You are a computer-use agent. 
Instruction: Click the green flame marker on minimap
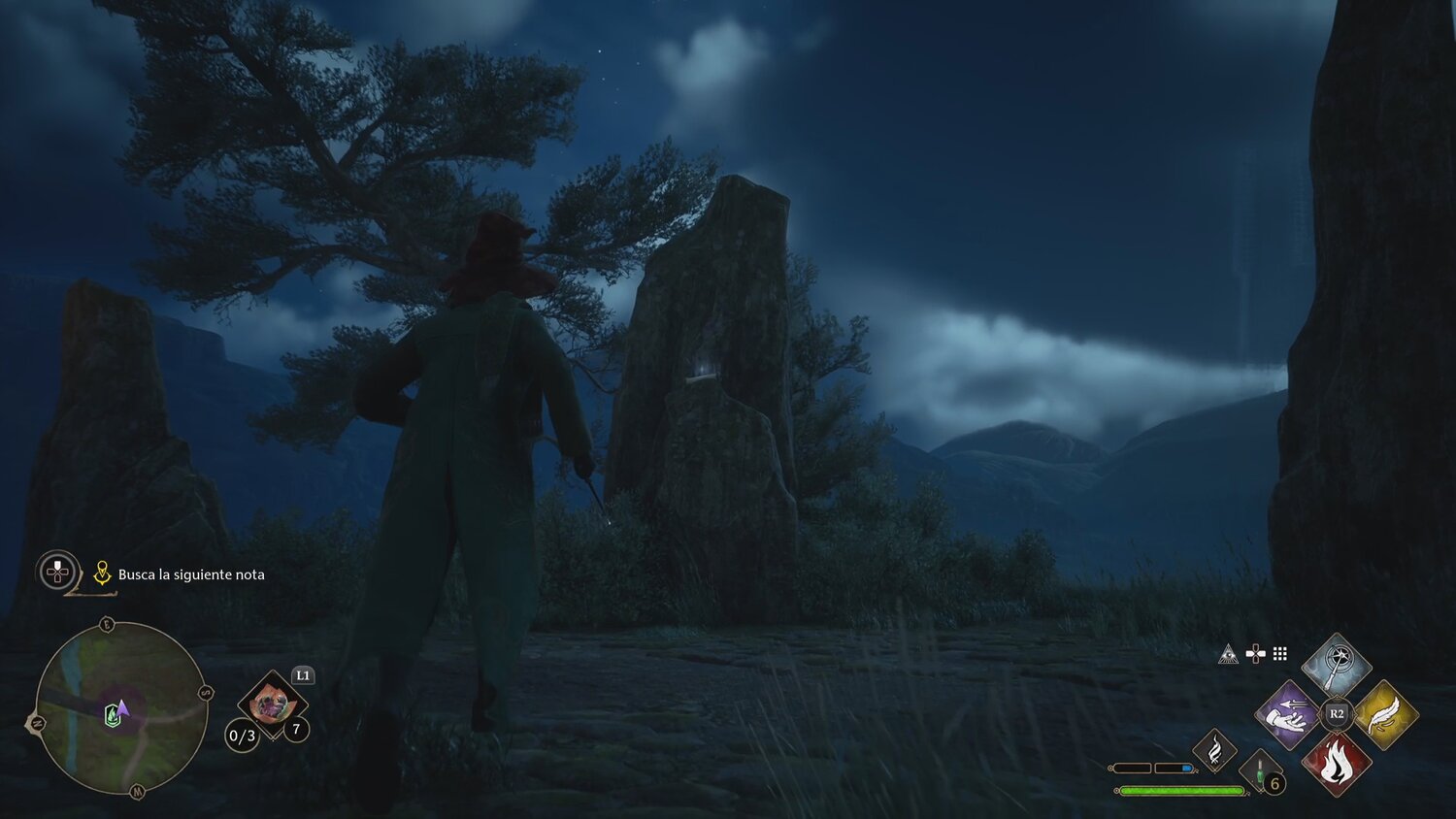pos(113,716)
